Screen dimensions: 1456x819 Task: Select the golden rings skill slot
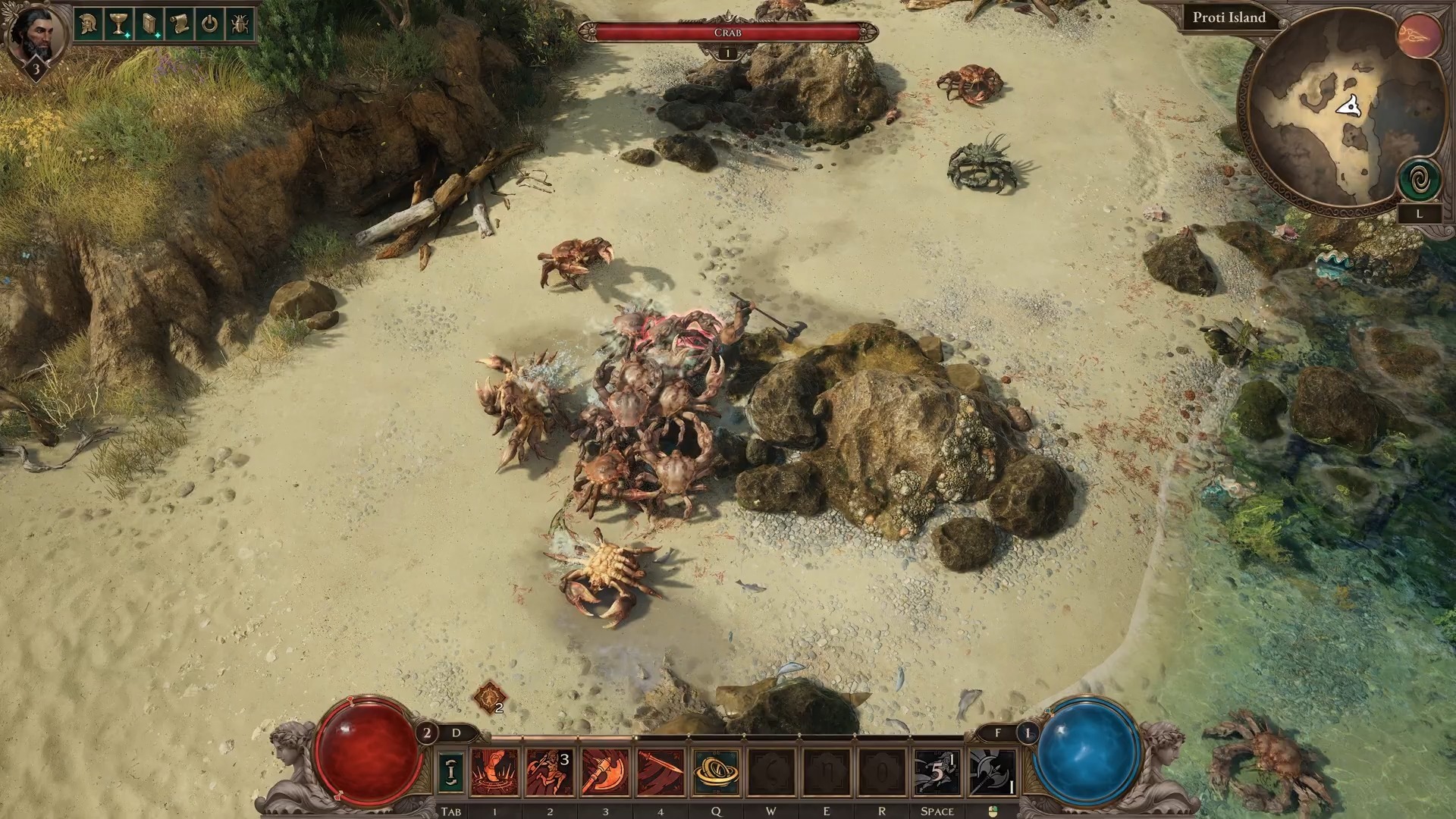(x=716, y=772)
